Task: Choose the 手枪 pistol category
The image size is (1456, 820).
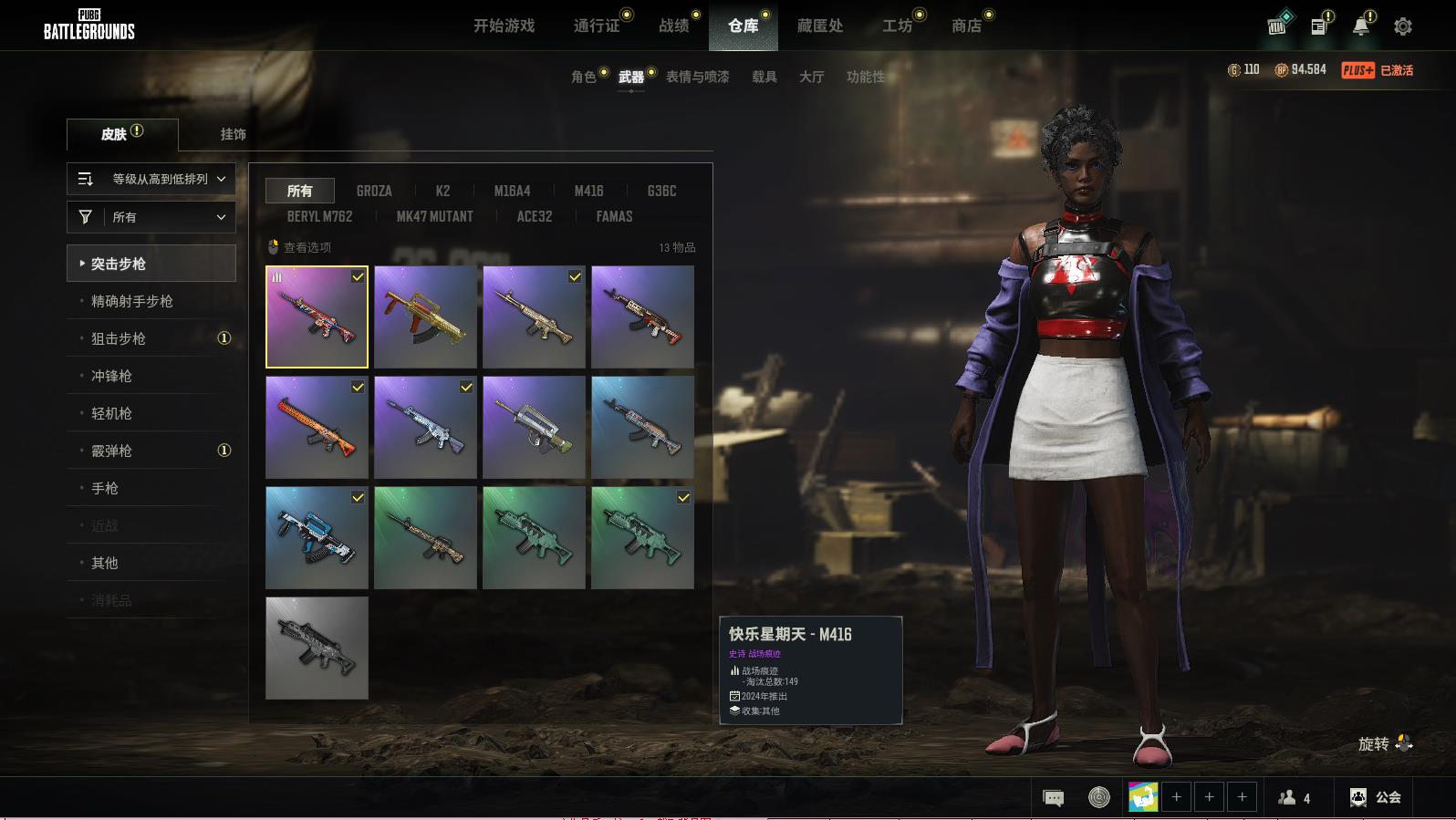Action: coord(105,488)
